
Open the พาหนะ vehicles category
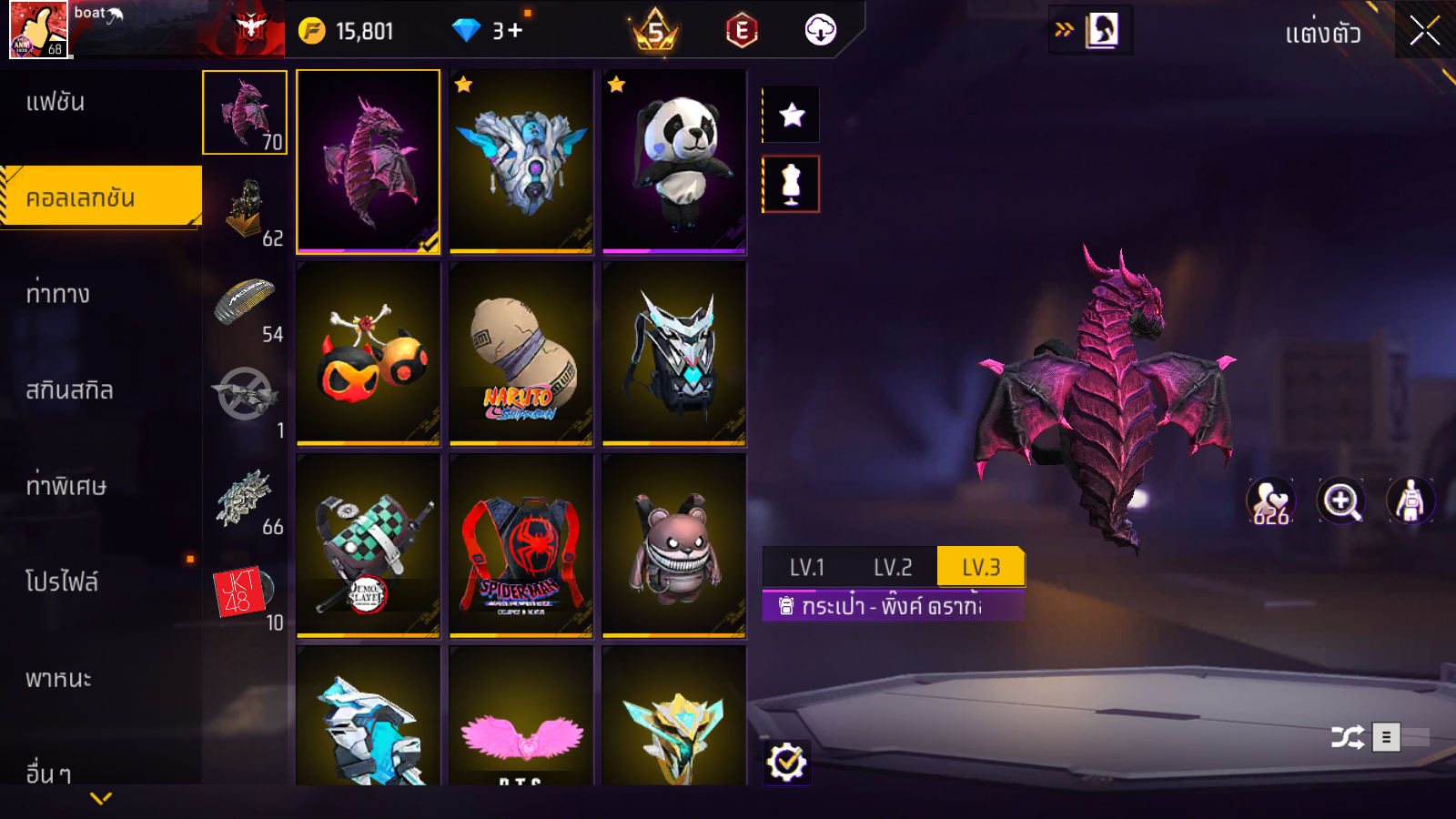click(x=58, y=679)
